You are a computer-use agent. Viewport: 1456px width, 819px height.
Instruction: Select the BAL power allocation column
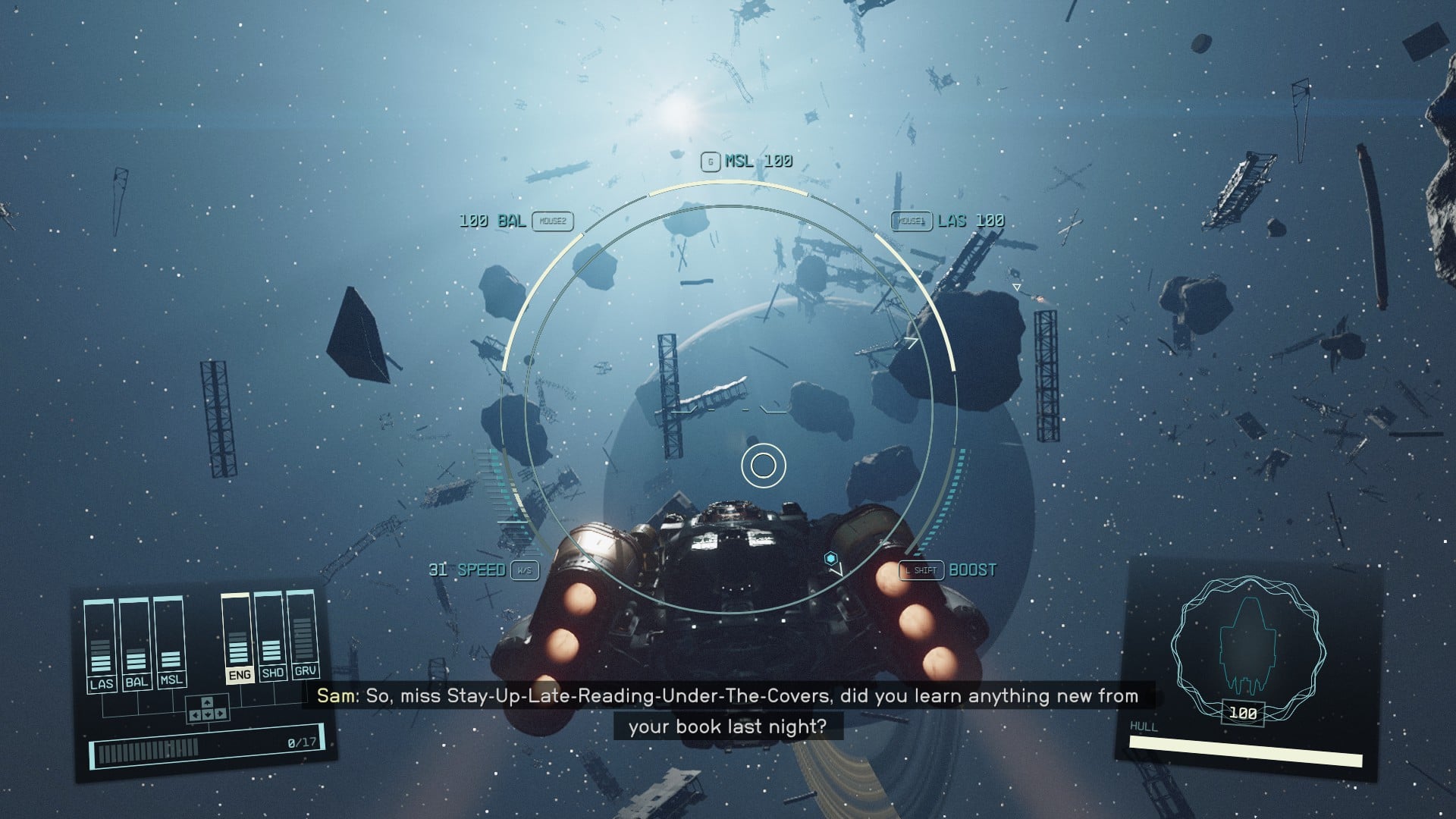click(135, 643)
